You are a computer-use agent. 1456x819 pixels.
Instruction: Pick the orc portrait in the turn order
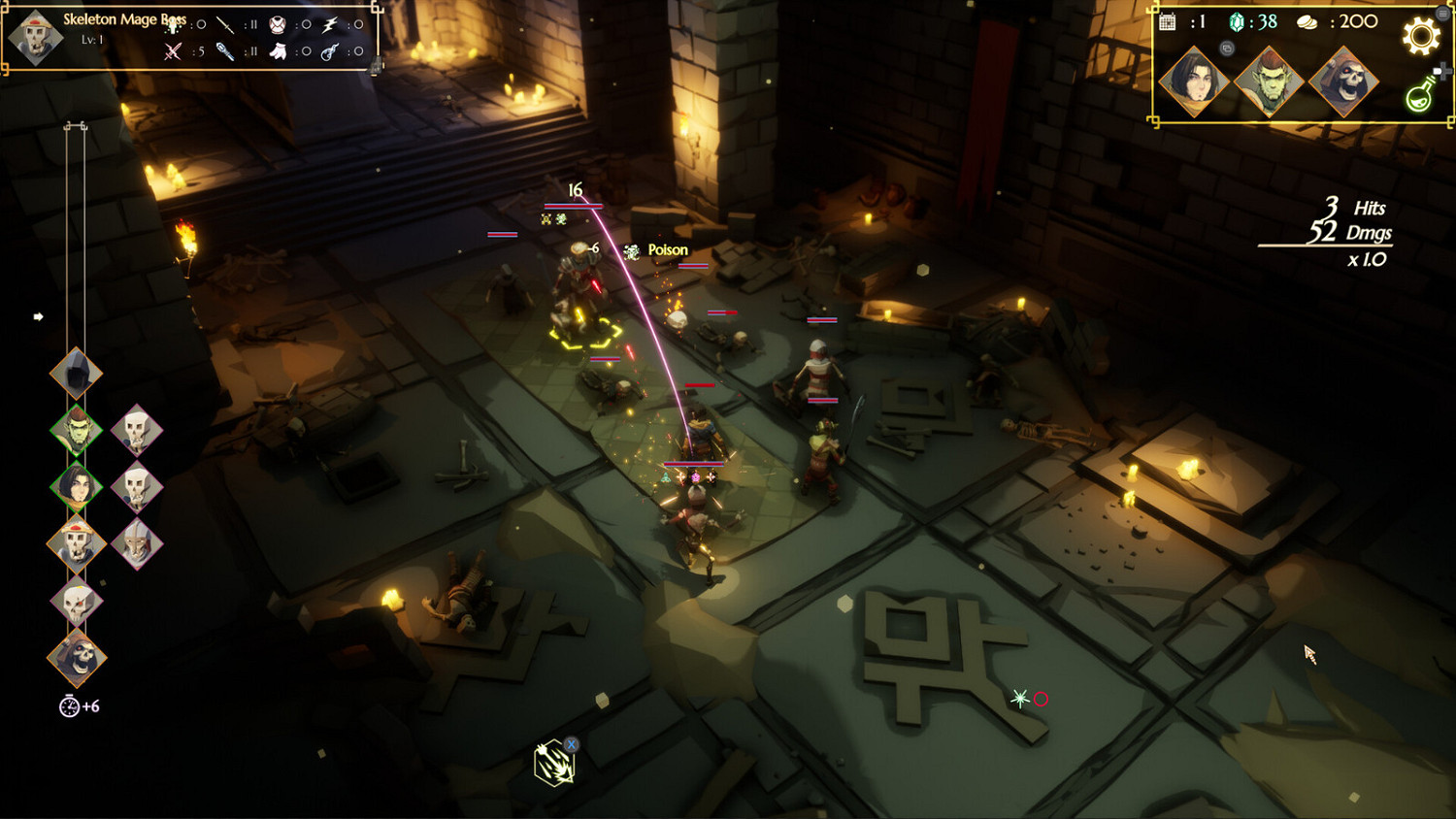[x=77, y=430]
